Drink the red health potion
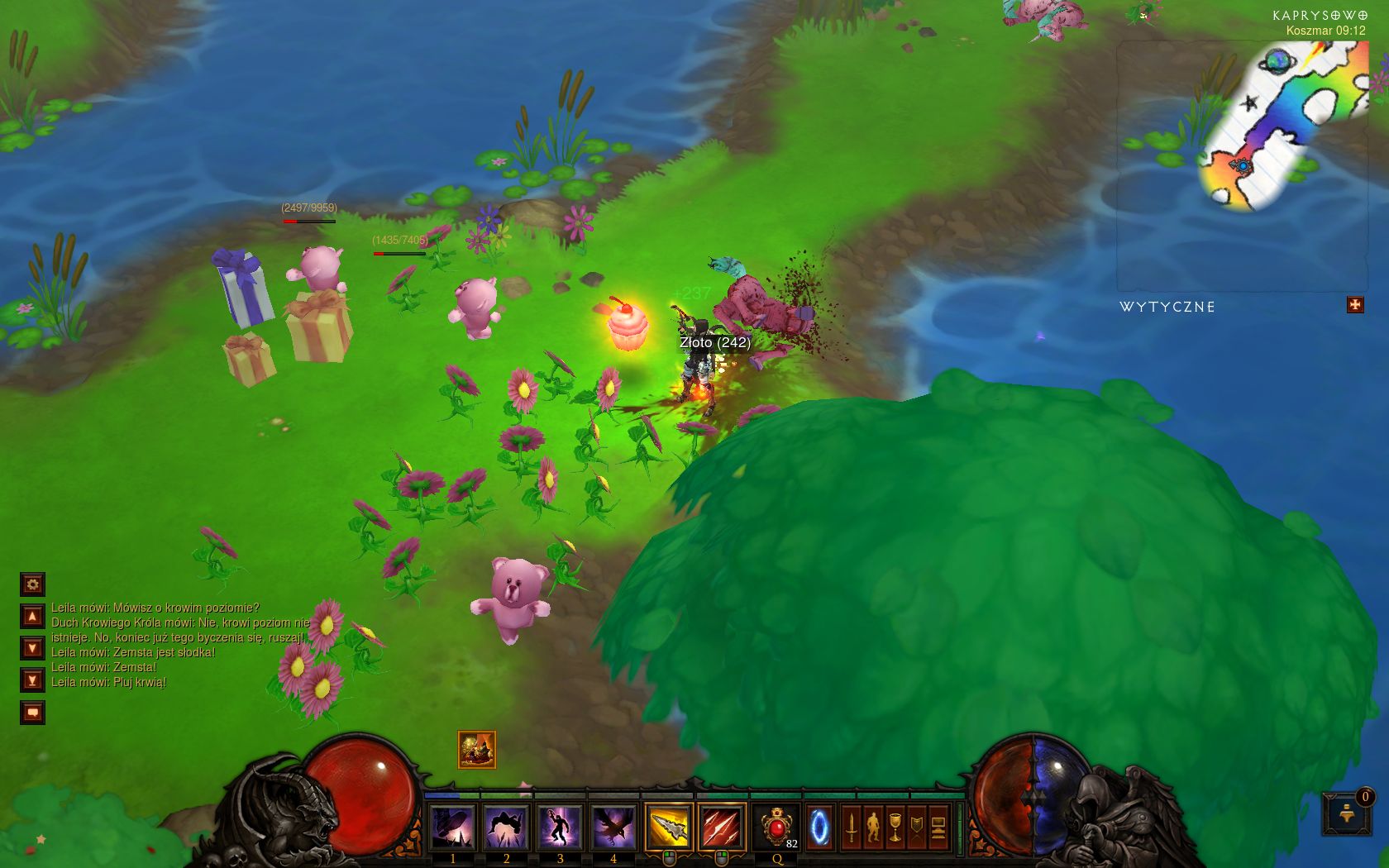 [x=776, y=827]
